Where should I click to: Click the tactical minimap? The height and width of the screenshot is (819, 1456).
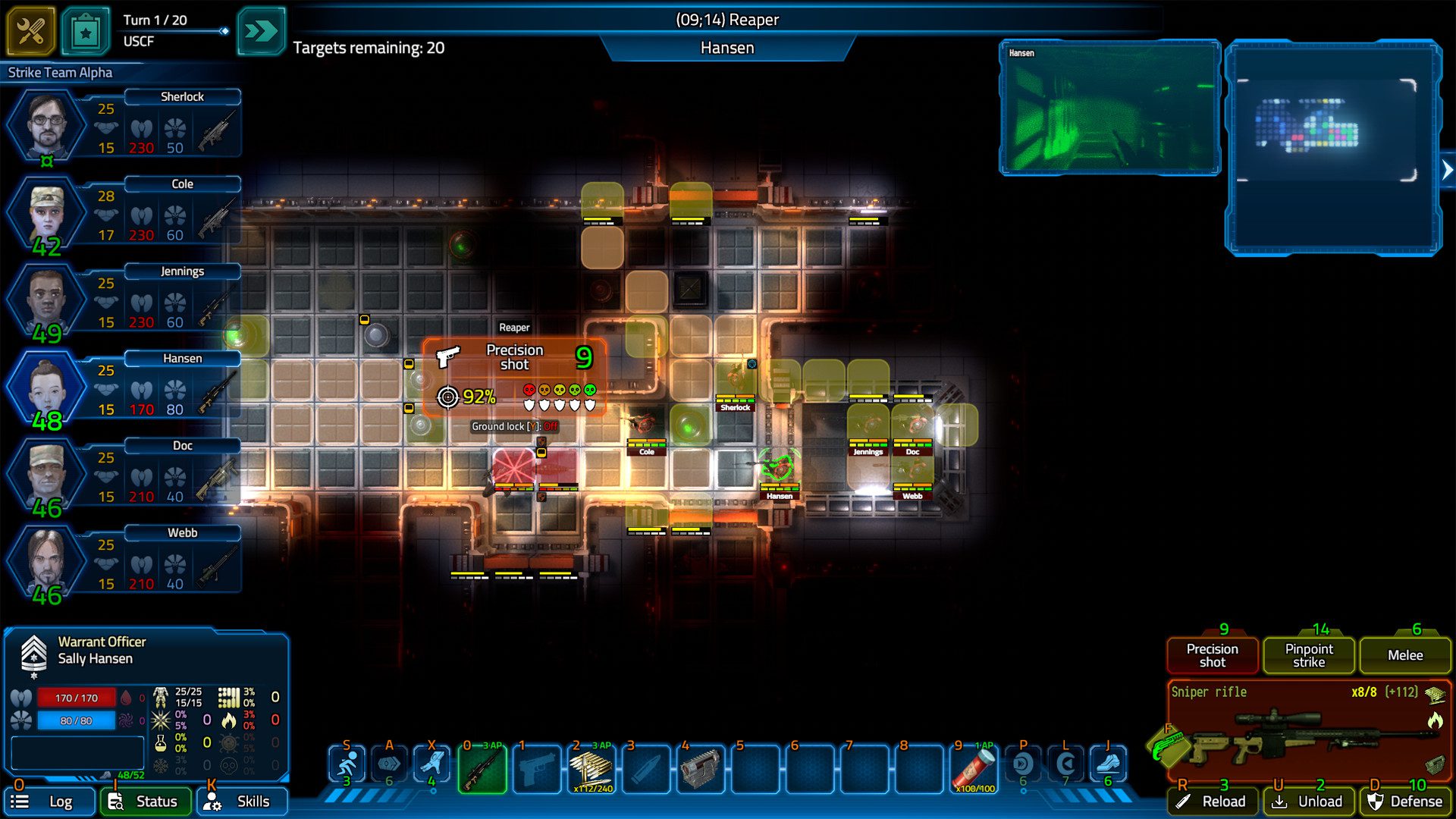tap(1333, 148)
